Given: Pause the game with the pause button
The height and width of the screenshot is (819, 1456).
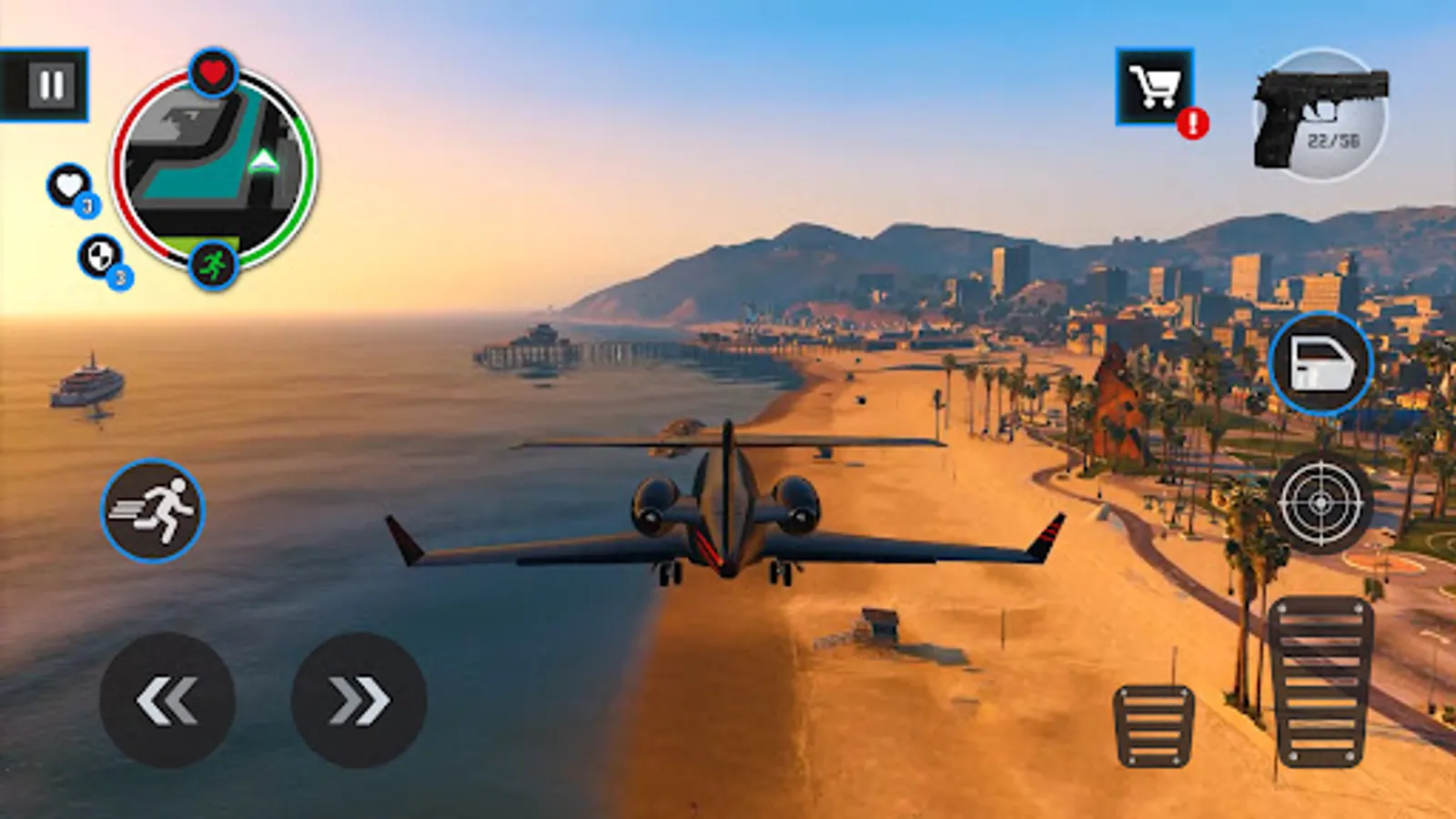Looking at the screenshot, I should (53, 86).
